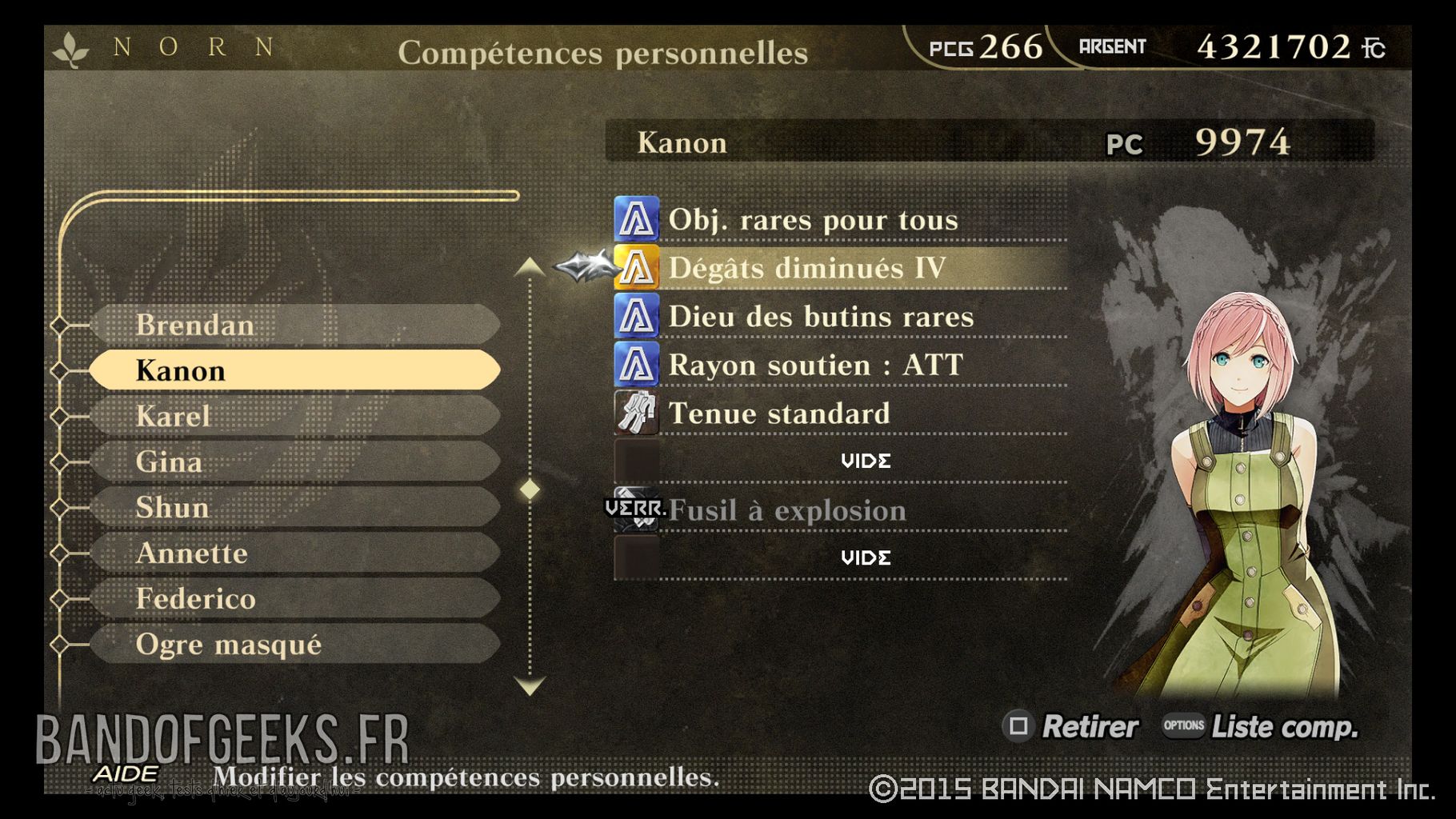Click the cursor arrow beside Dégâts diminués IV
This screenshot has width=1456, height=819.
[582, 268]
